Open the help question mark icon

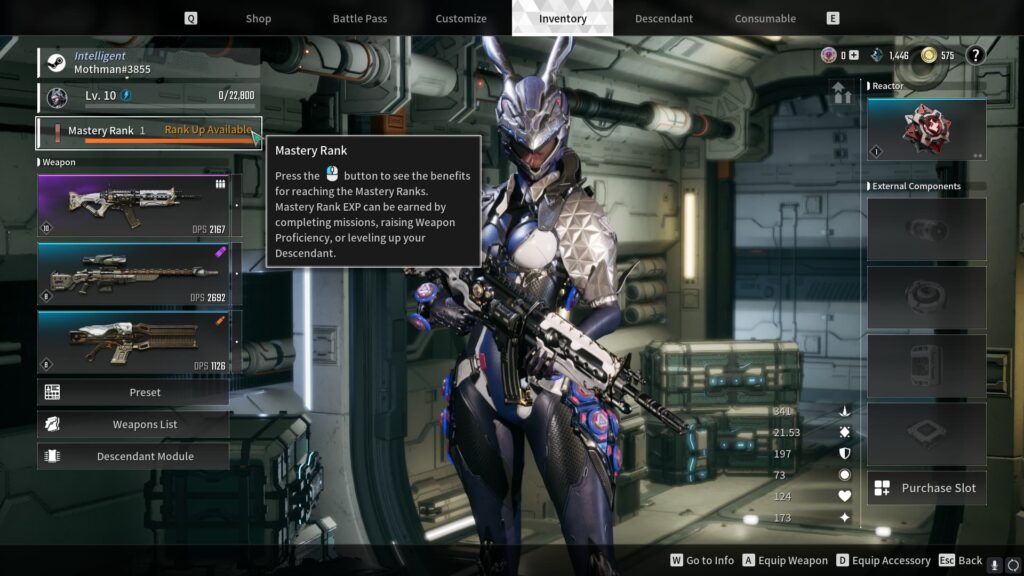click(976, 55)
